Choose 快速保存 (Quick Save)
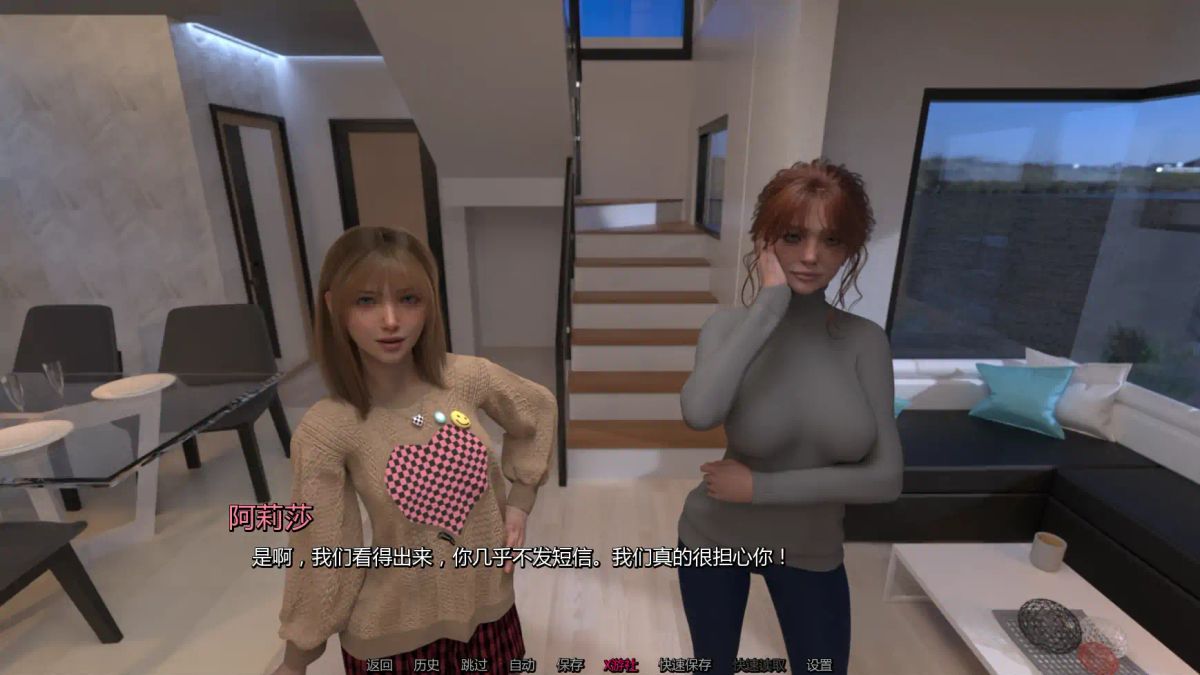 685,665
